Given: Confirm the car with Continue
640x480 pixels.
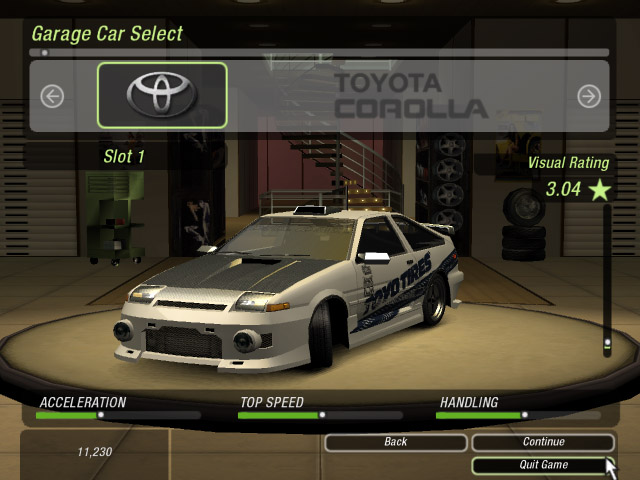Looking at the screenshot, I should click(x=543, y=442).
